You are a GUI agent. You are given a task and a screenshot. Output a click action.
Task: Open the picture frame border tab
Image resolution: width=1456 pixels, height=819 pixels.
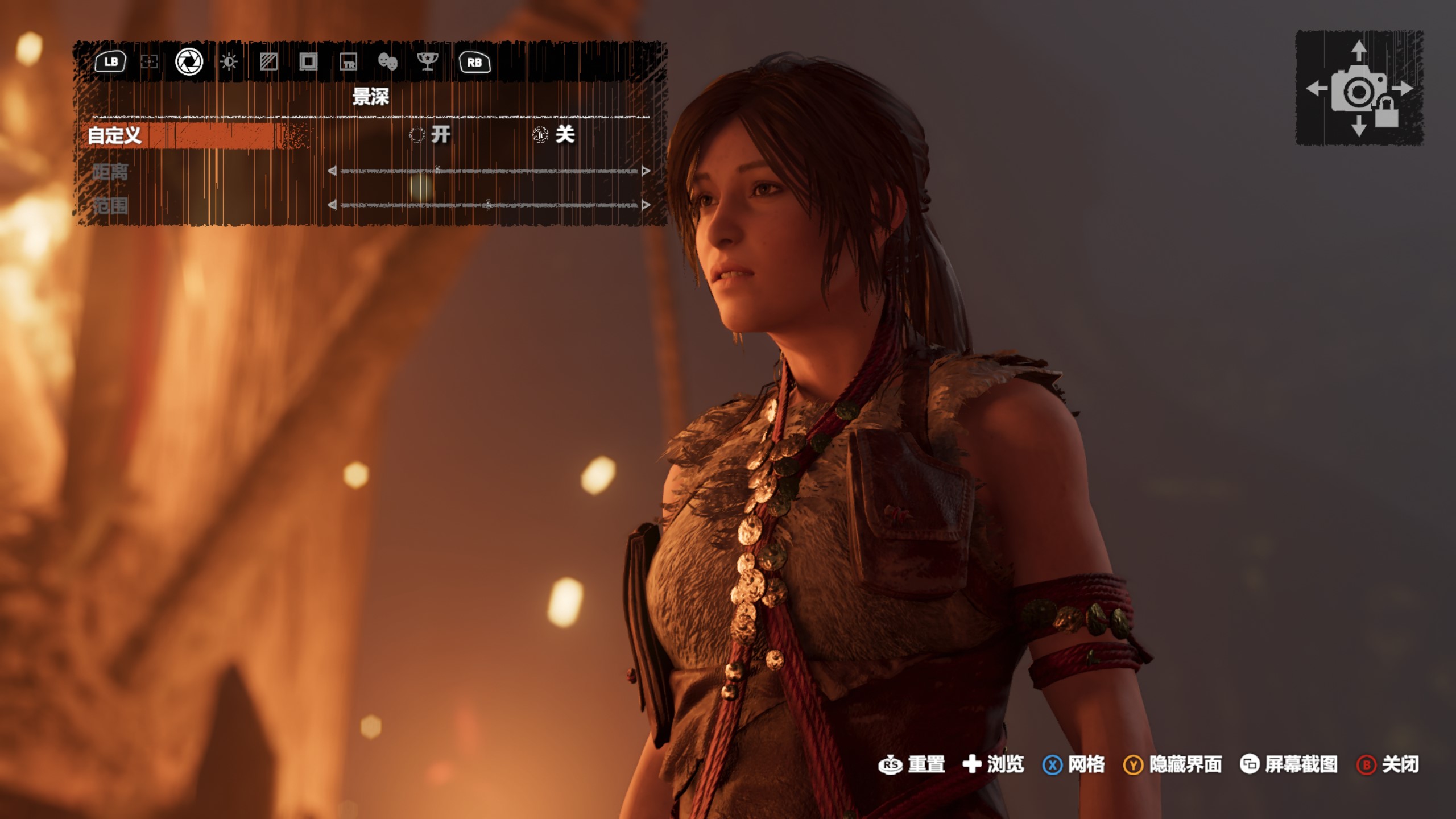308,62
